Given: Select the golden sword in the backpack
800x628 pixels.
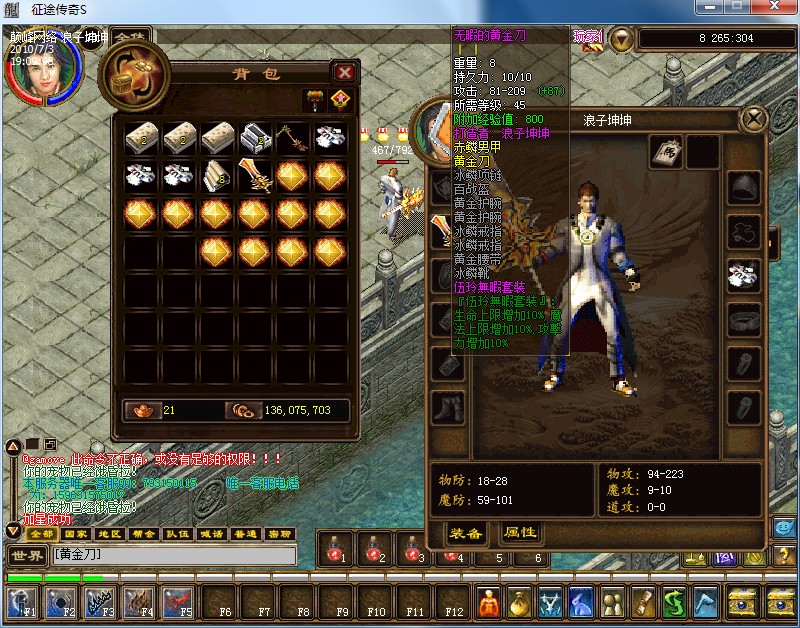Looking at the screenshot, I should pos(256,177).
